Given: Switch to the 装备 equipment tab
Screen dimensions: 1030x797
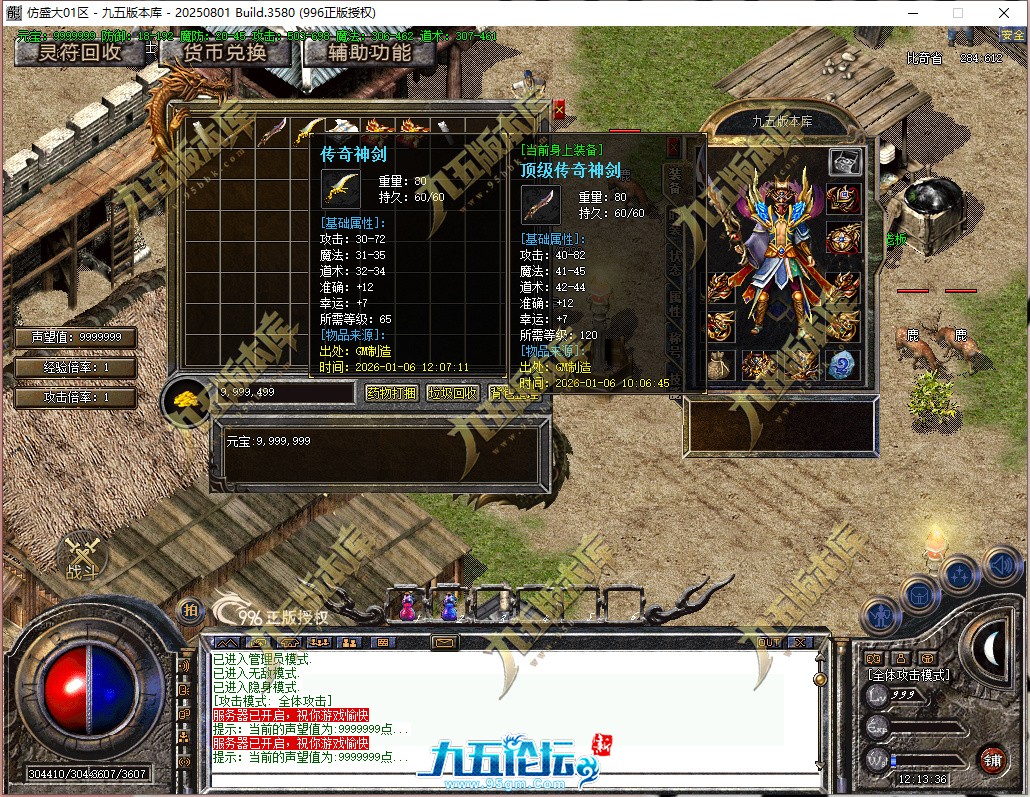Looking at the screenshot, I should 676,178.
